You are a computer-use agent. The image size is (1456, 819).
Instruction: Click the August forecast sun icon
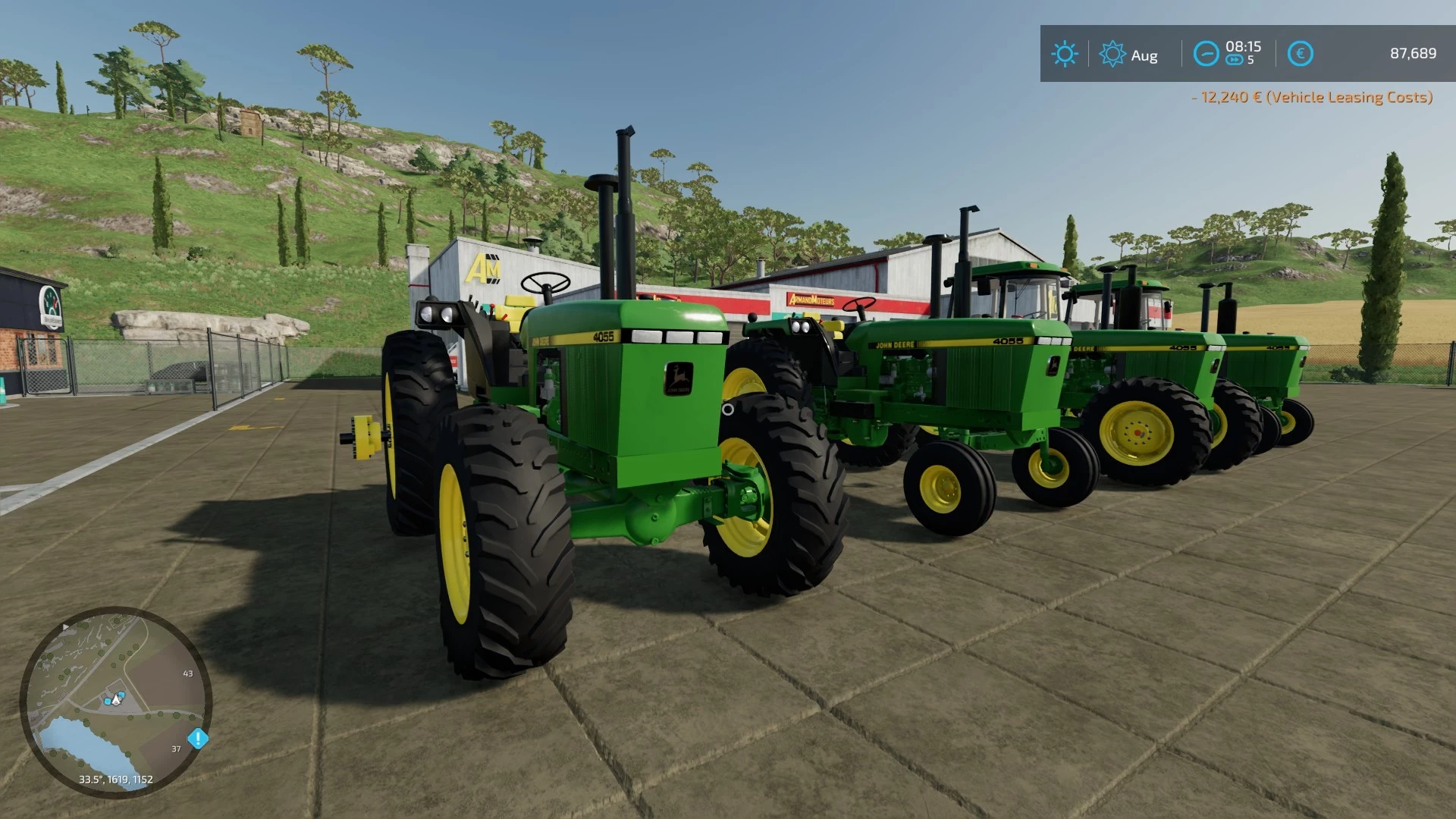(1112, 52)
